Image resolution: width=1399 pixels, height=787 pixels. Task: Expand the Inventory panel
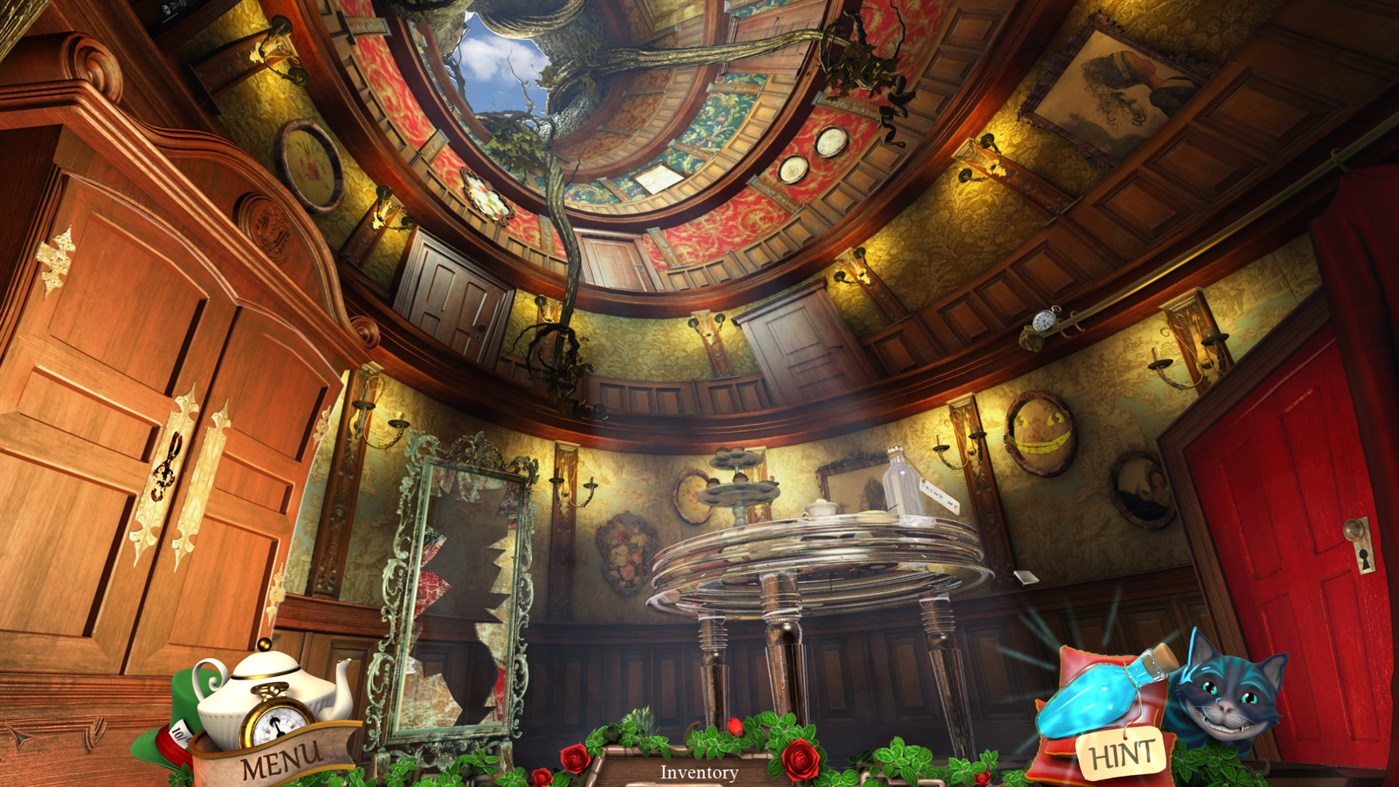698,772
